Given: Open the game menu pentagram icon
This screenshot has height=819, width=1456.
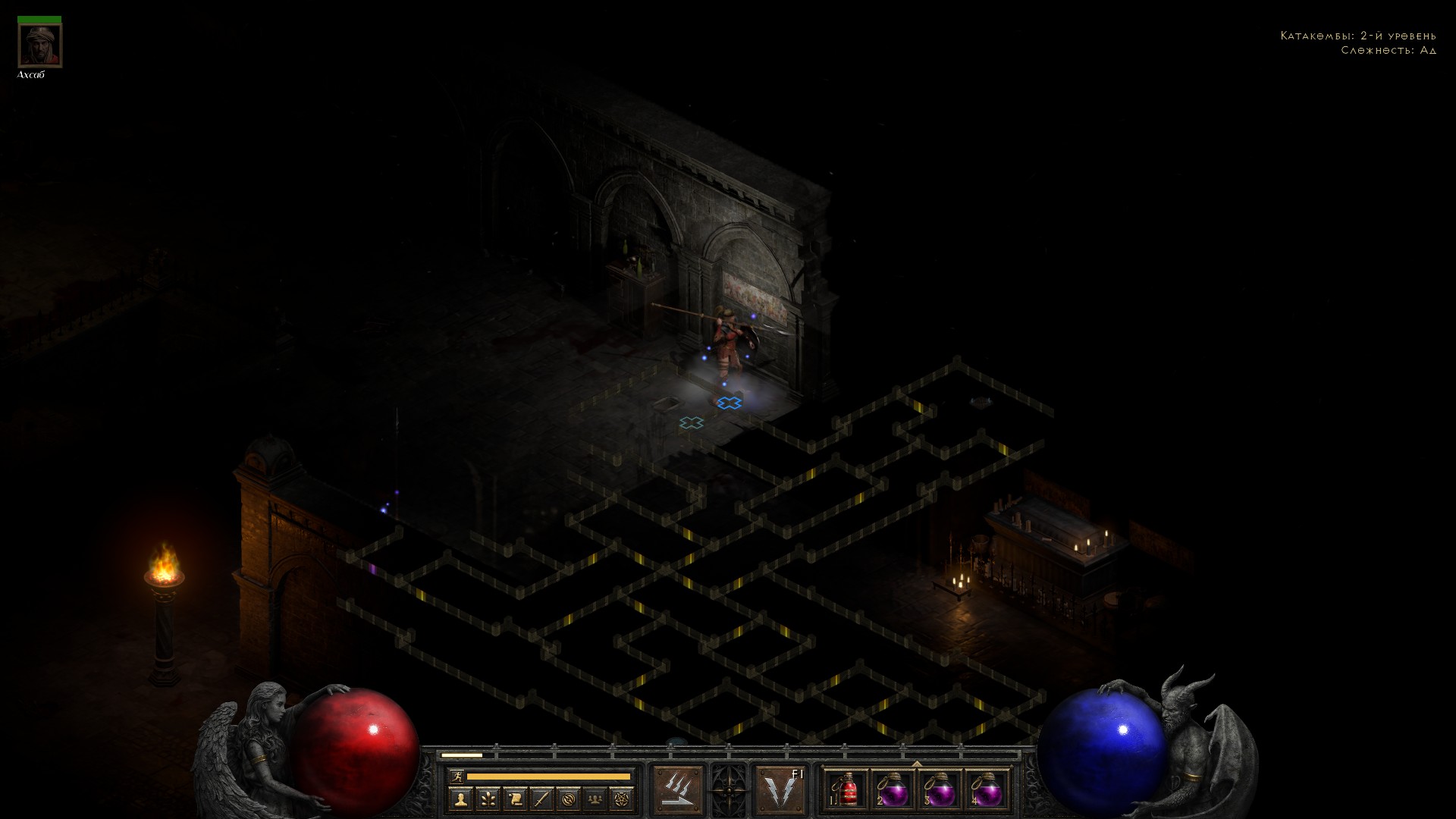Looking at the screenshot, I should pos(623,799).
